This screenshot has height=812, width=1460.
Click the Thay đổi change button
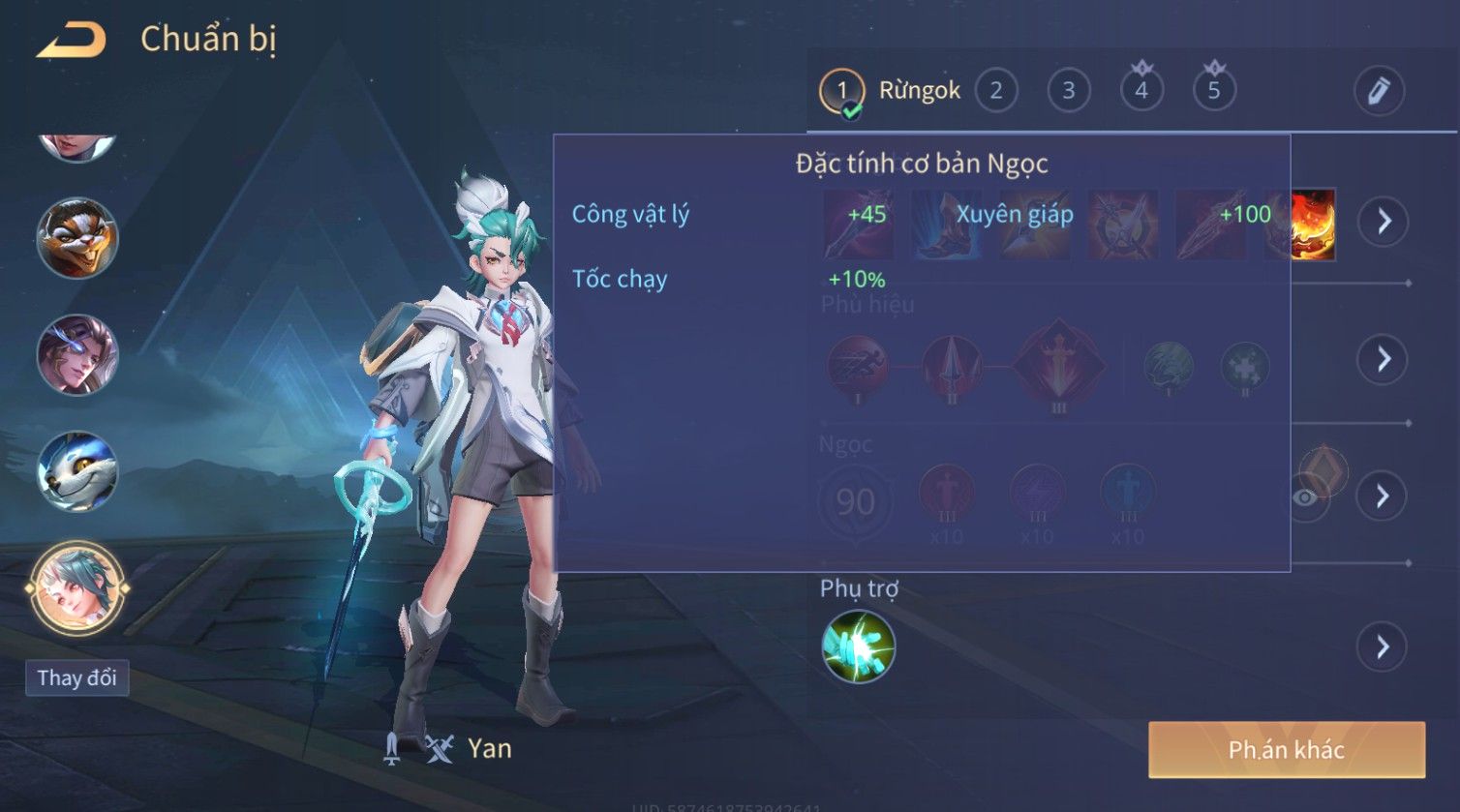[76, 677]
